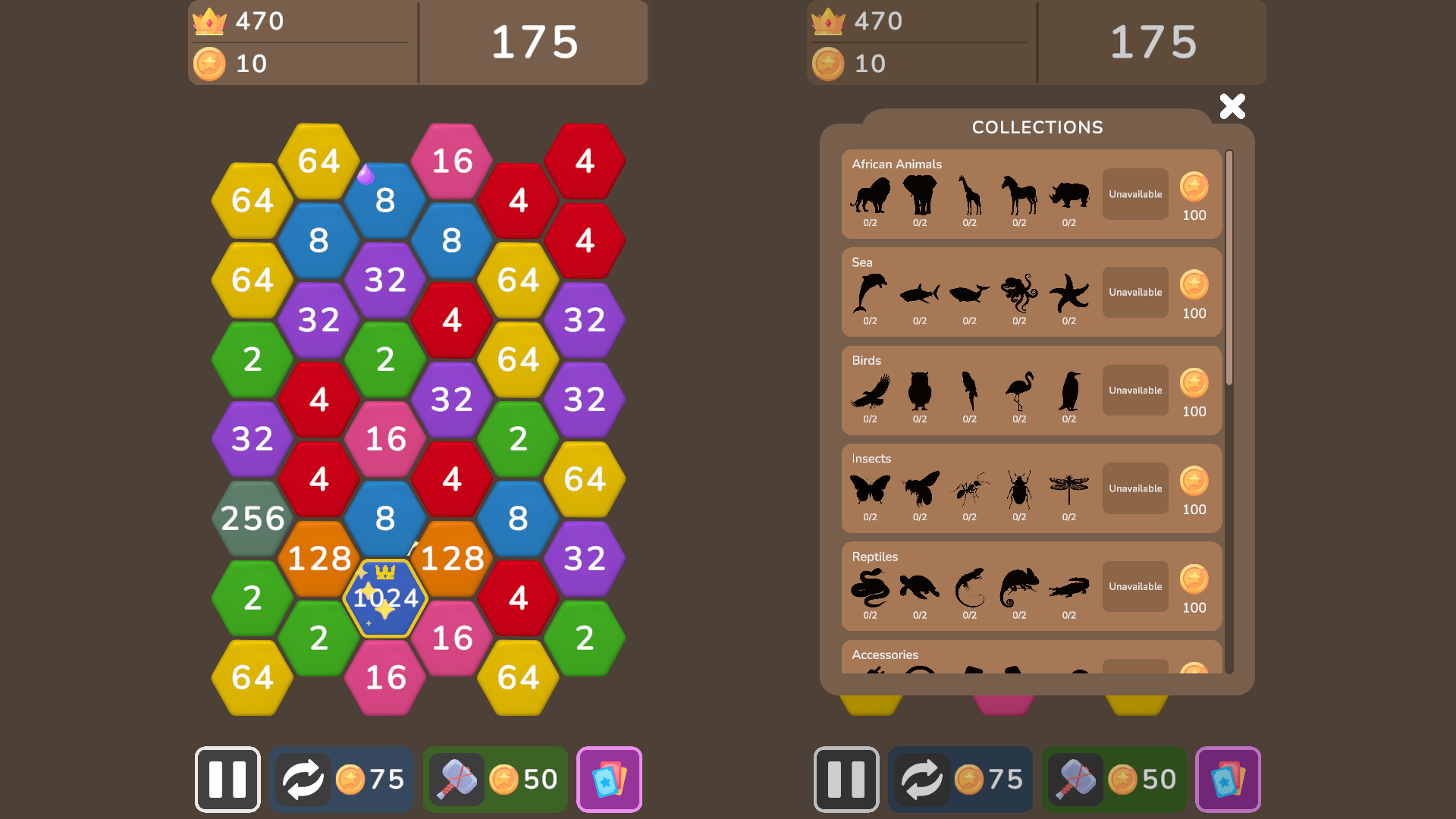Click the 256 hexagon tile
This screenshot has height=819, width=1456.
pos(253,519)
